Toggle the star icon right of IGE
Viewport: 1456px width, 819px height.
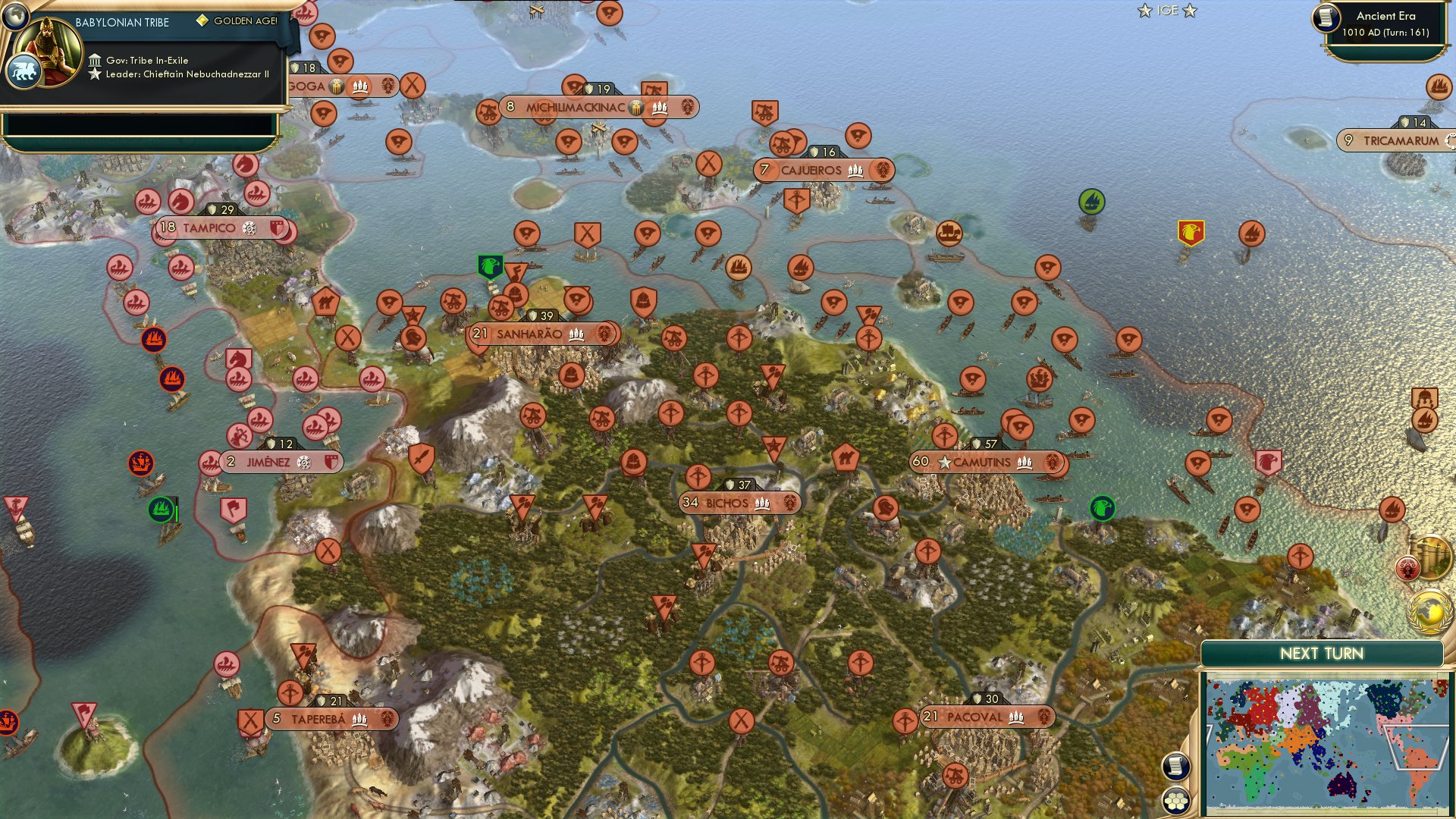point(1191,11)
